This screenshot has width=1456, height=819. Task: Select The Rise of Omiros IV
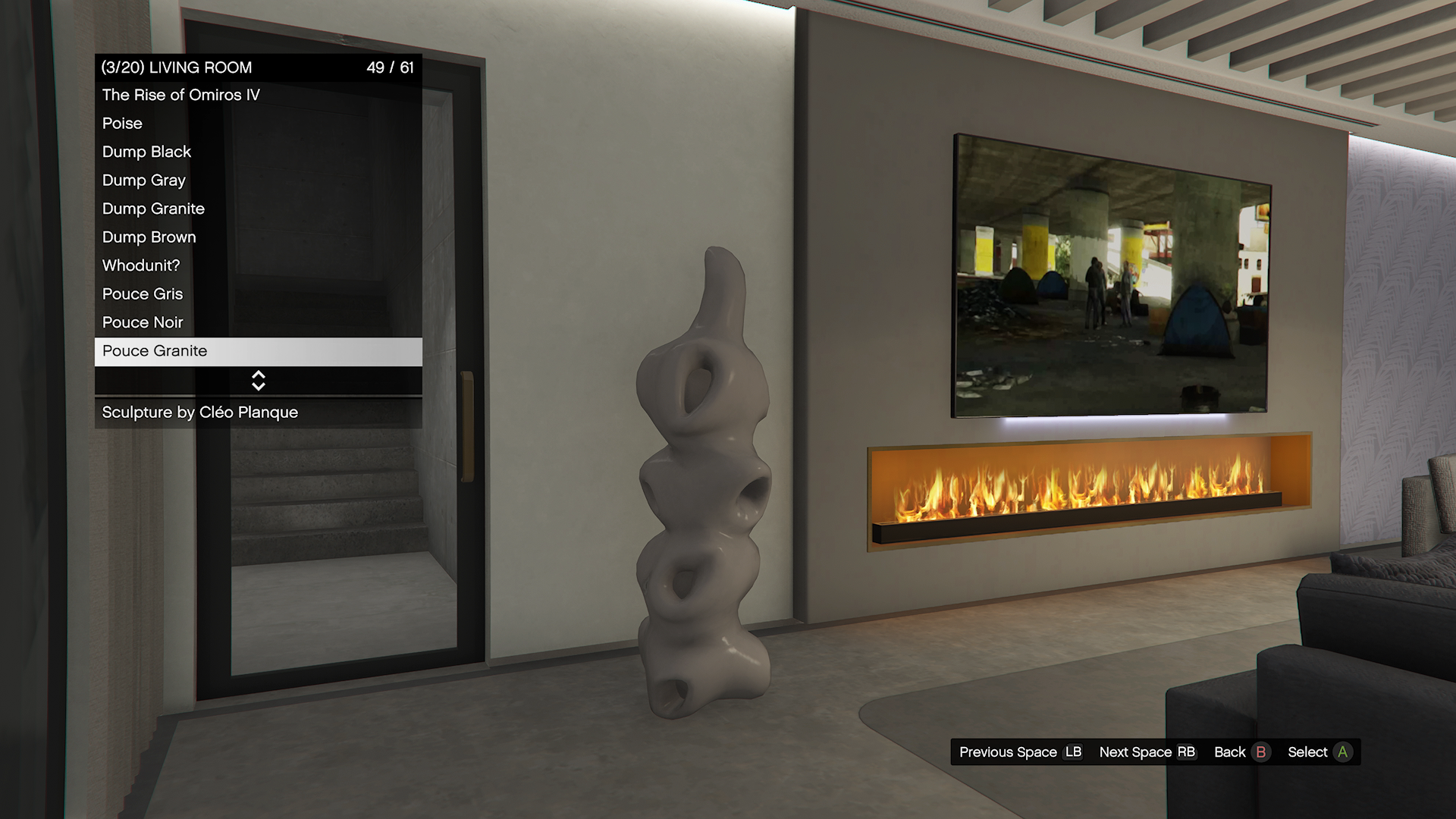point(181,95)
